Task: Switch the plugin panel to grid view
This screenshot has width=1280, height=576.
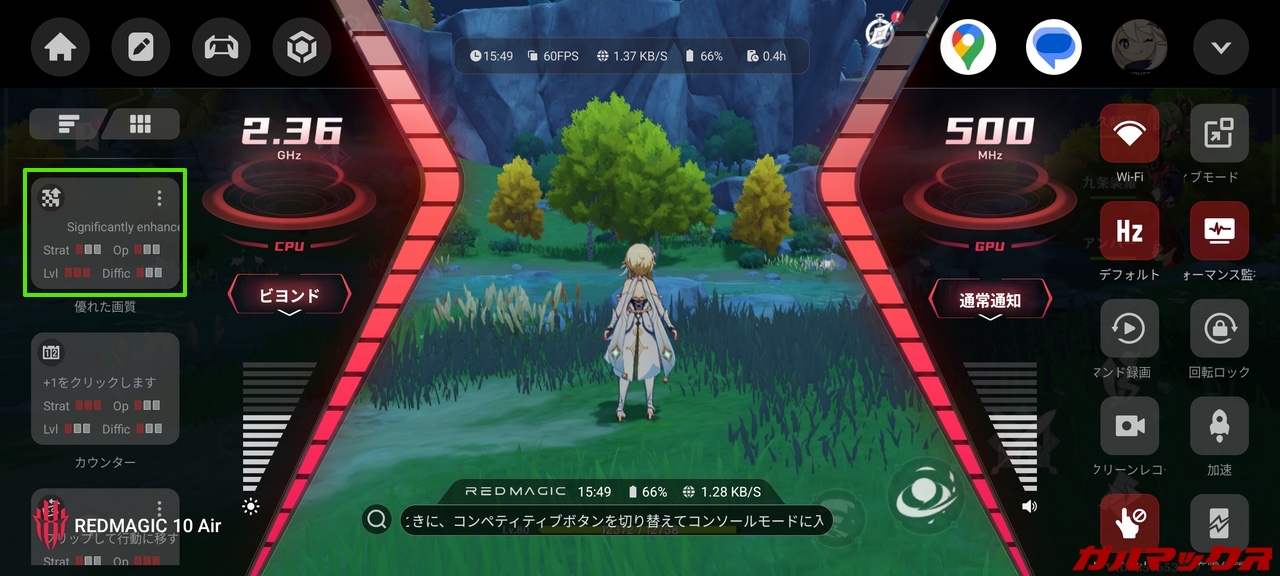Action: pyautogui.click(x=141, y=124)
